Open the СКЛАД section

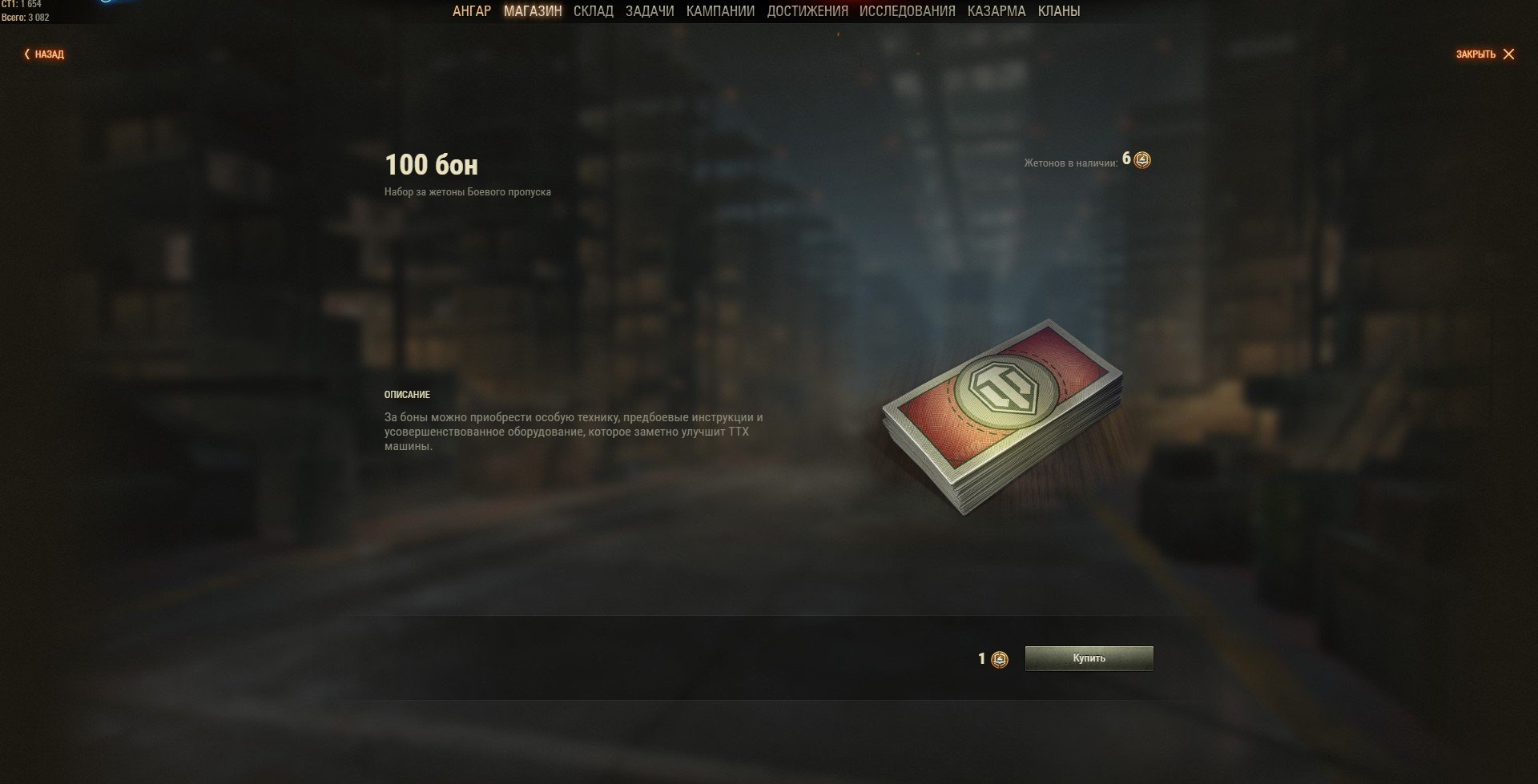pyautogui.click(x=594, y=11)
